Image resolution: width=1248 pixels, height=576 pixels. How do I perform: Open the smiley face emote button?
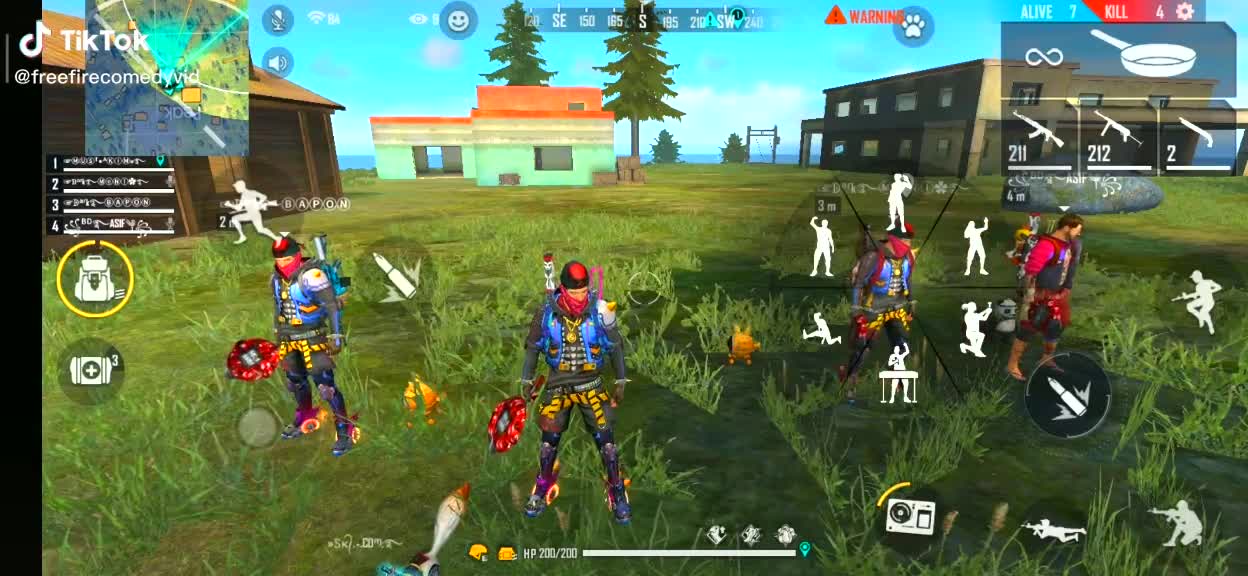click(458, 20)
